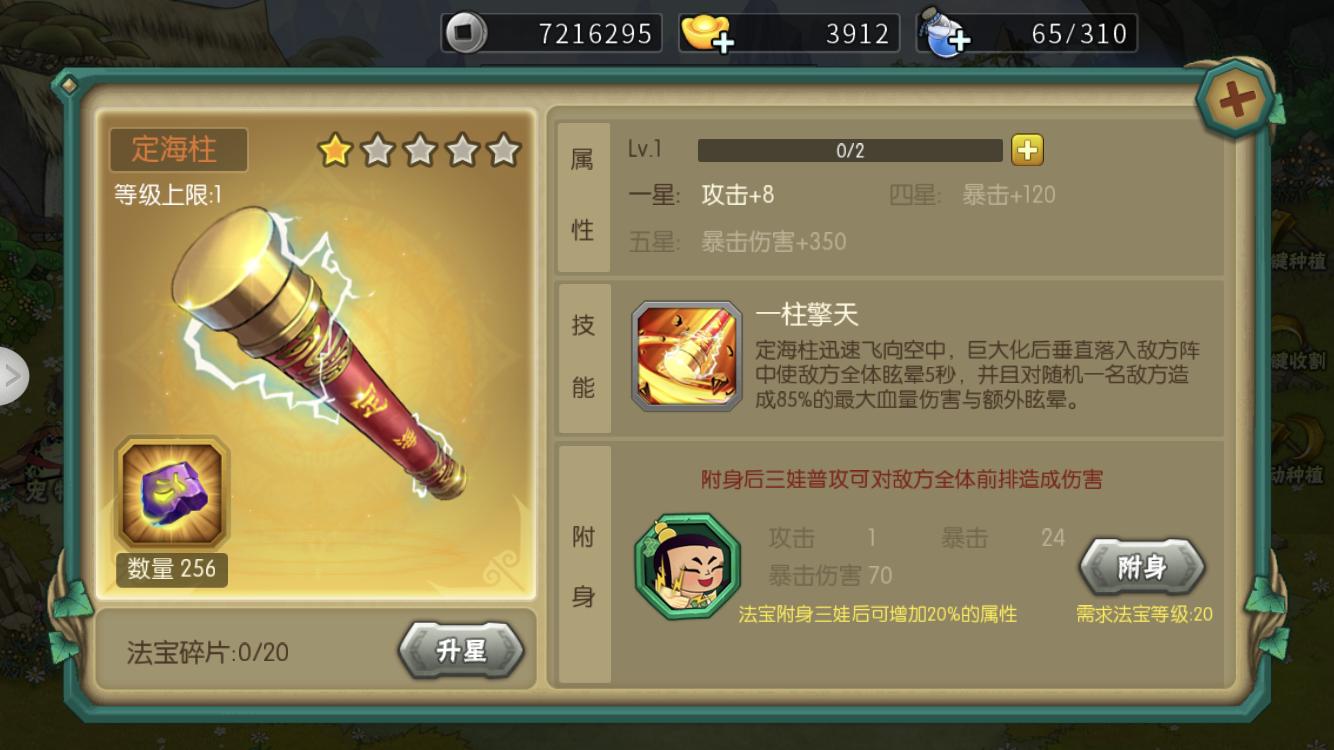Switch to the 属性 tab
Viewport: 1334px width, 750px height.
pyautogui.click(x=582, y=190)
